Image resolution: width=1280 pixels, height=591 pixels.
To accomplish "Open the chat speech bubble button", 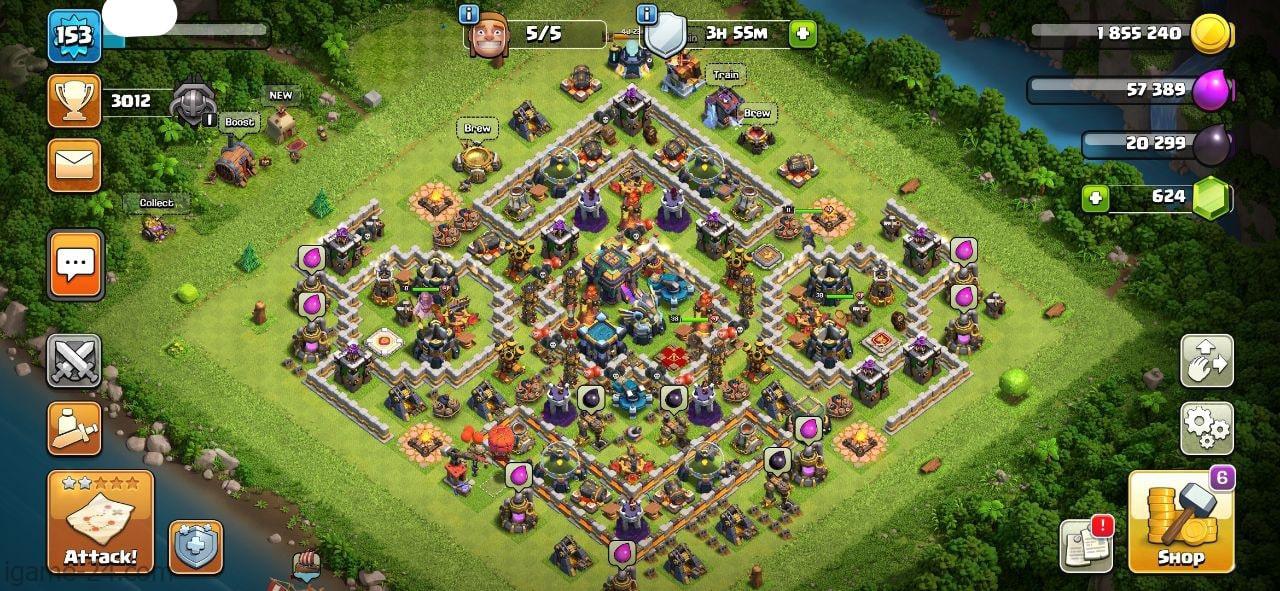I will tap(75, 265).
